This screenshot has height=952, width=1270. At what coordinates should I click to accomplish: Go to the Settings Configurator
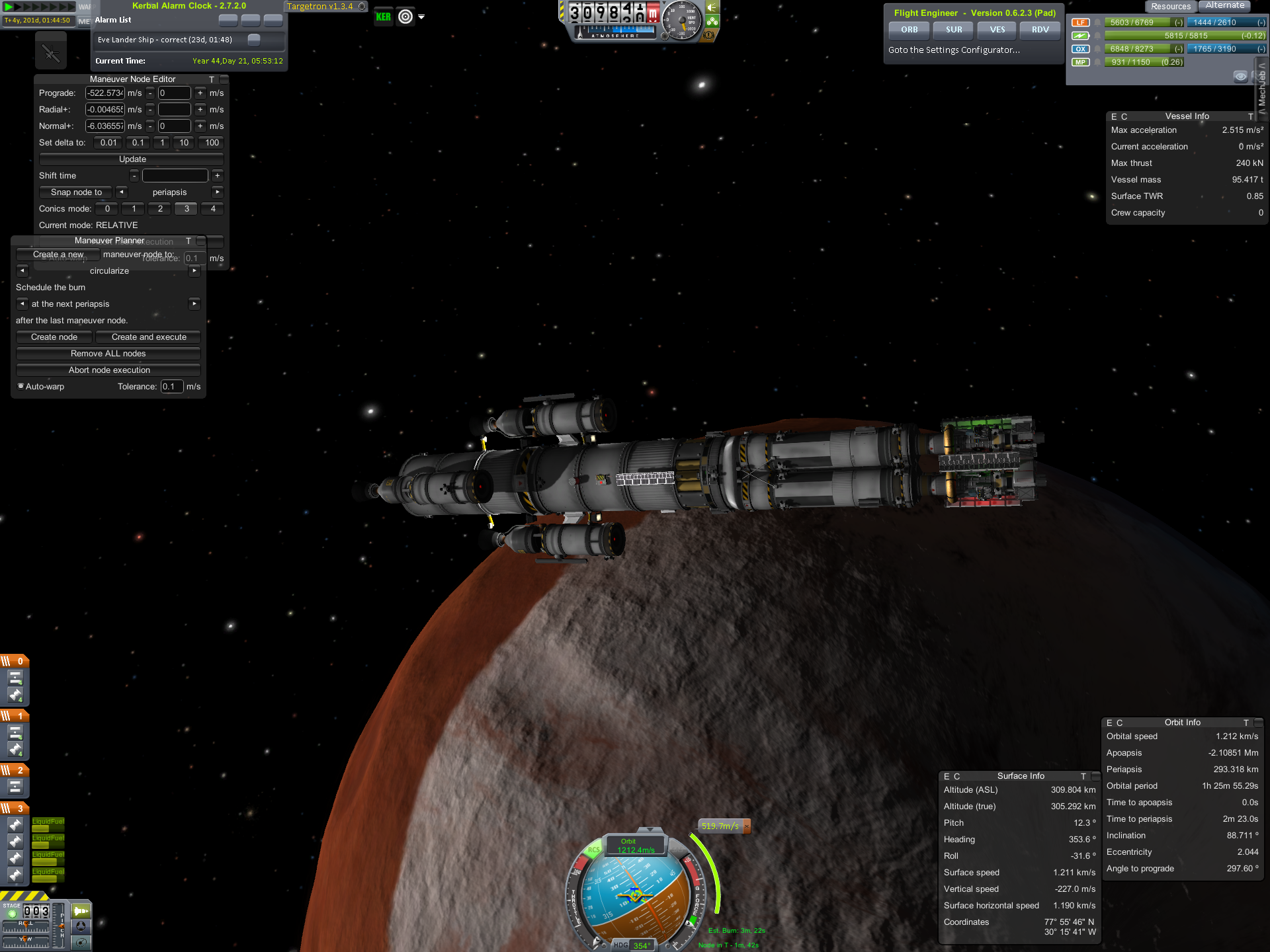[954, 50]
